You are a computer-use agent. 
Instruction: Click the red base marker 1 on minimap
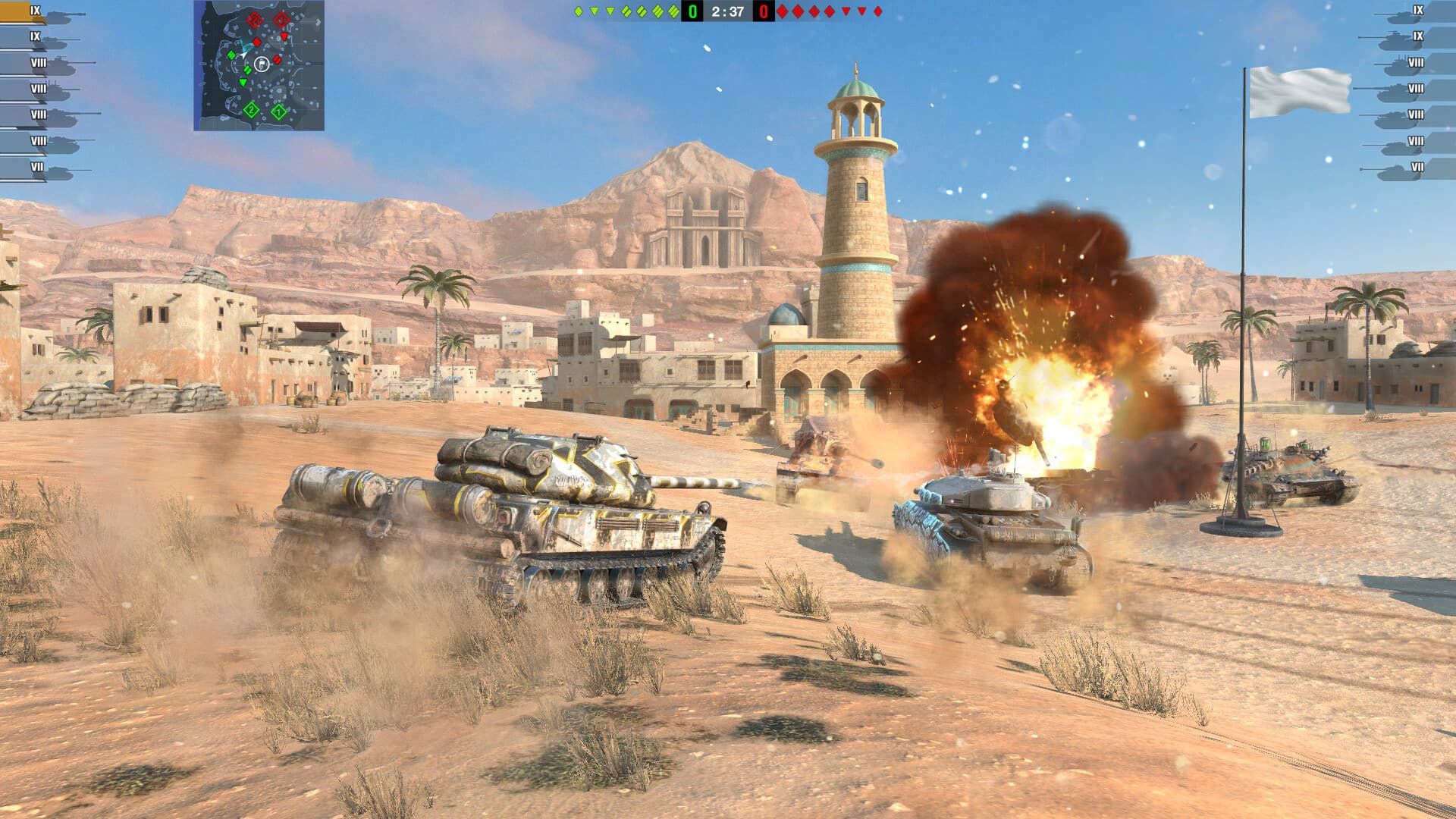[x=281, y=19]
